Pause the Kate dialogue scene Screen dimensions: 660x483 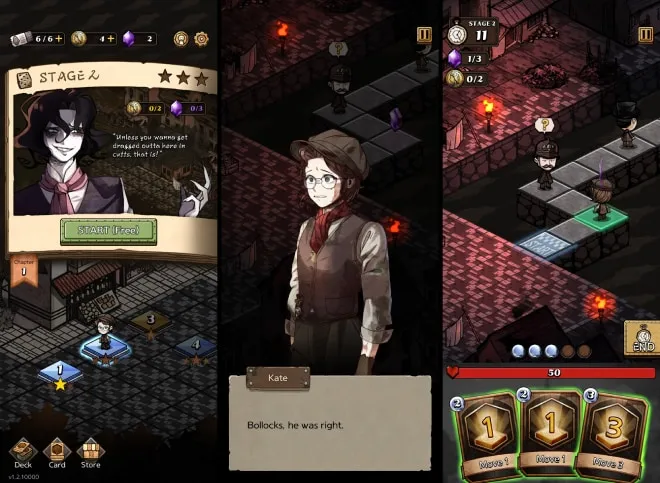425,35
